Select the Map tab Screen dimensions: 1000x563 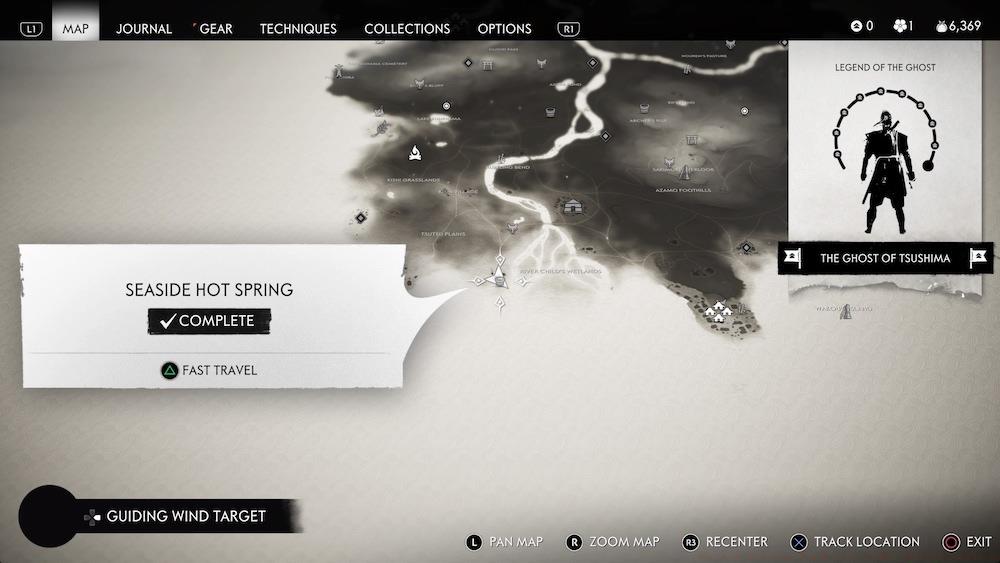coord(76,28)
